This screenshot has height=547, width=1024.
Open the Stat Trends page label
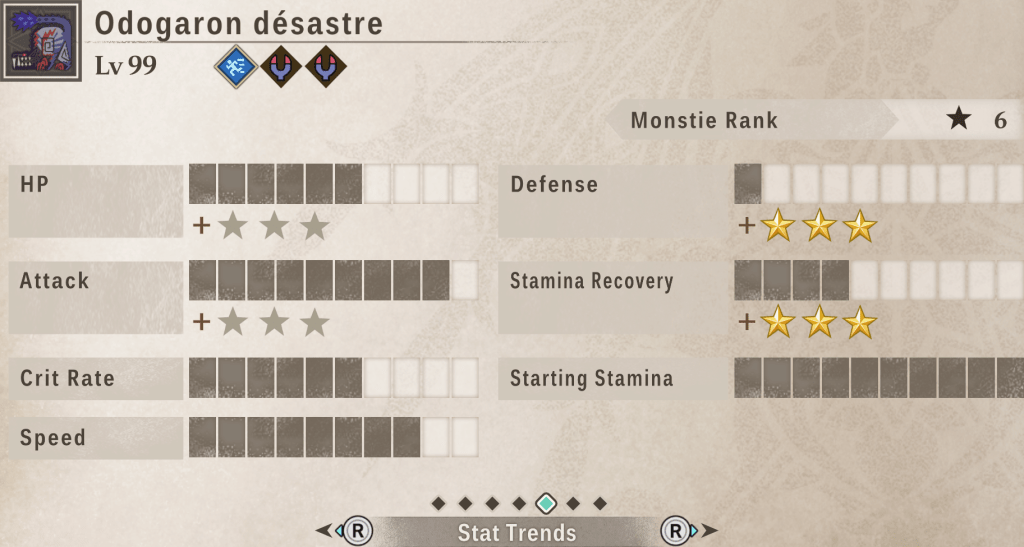coord(517,532)
